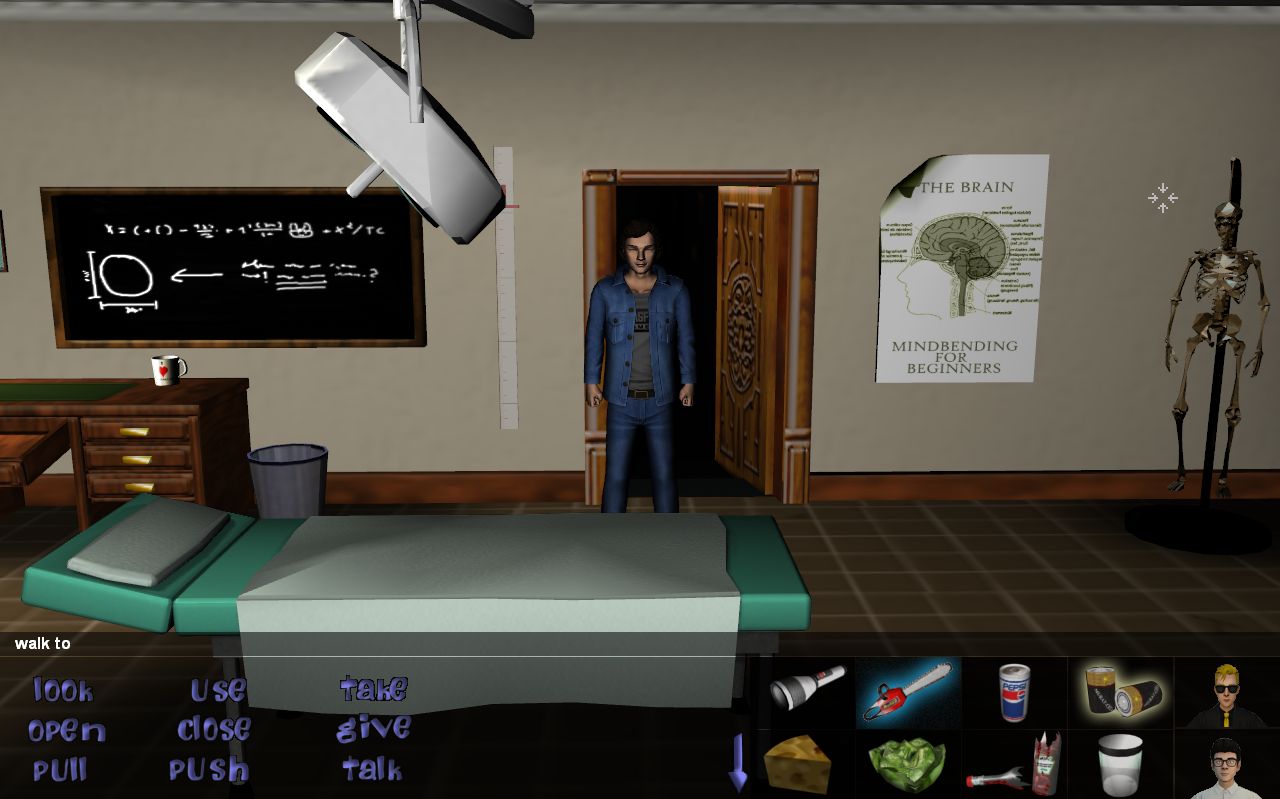This screenshot has width=1280, height=799.
Task: Select the flashlight in the inventory
Action: tap(806, 688)
